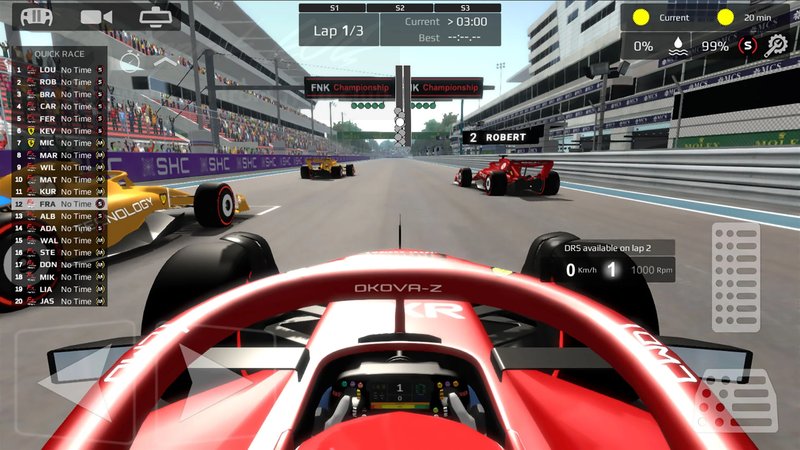
Task: Collapse the standings with the up chevron
Action: click(165, 62)
